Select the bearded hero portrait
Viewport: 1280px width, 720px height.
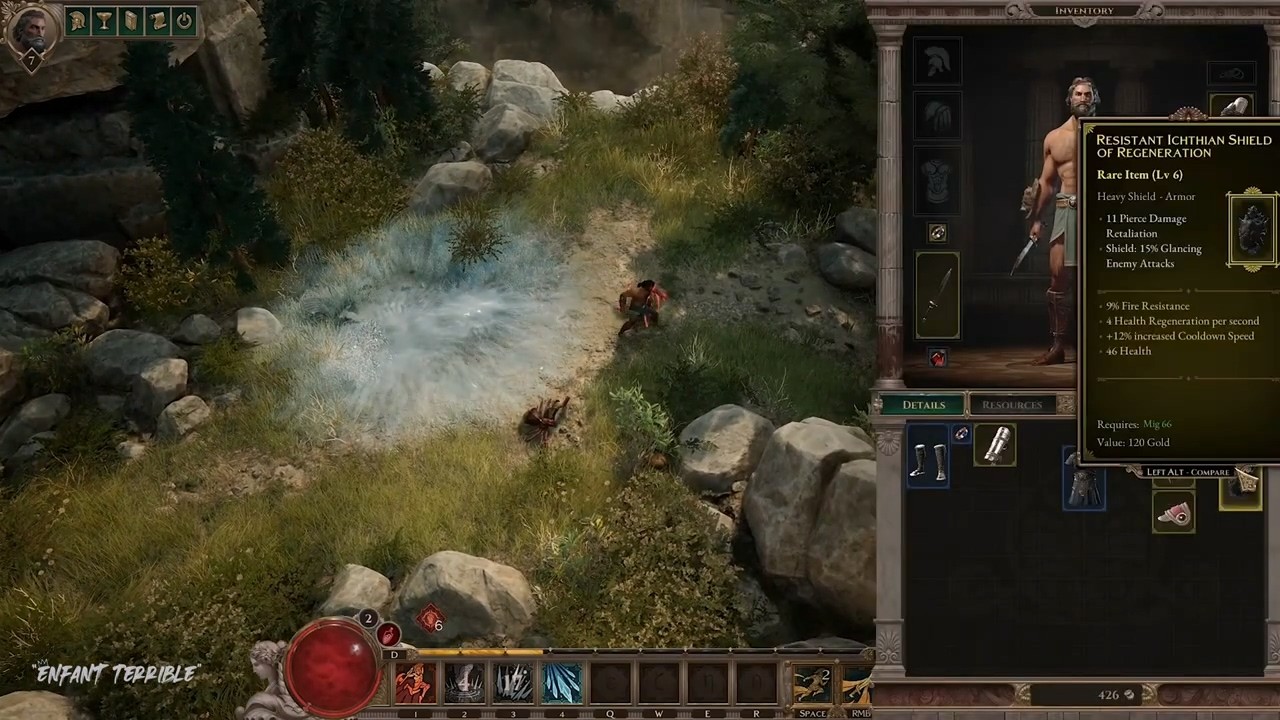[x=30, y=32]
